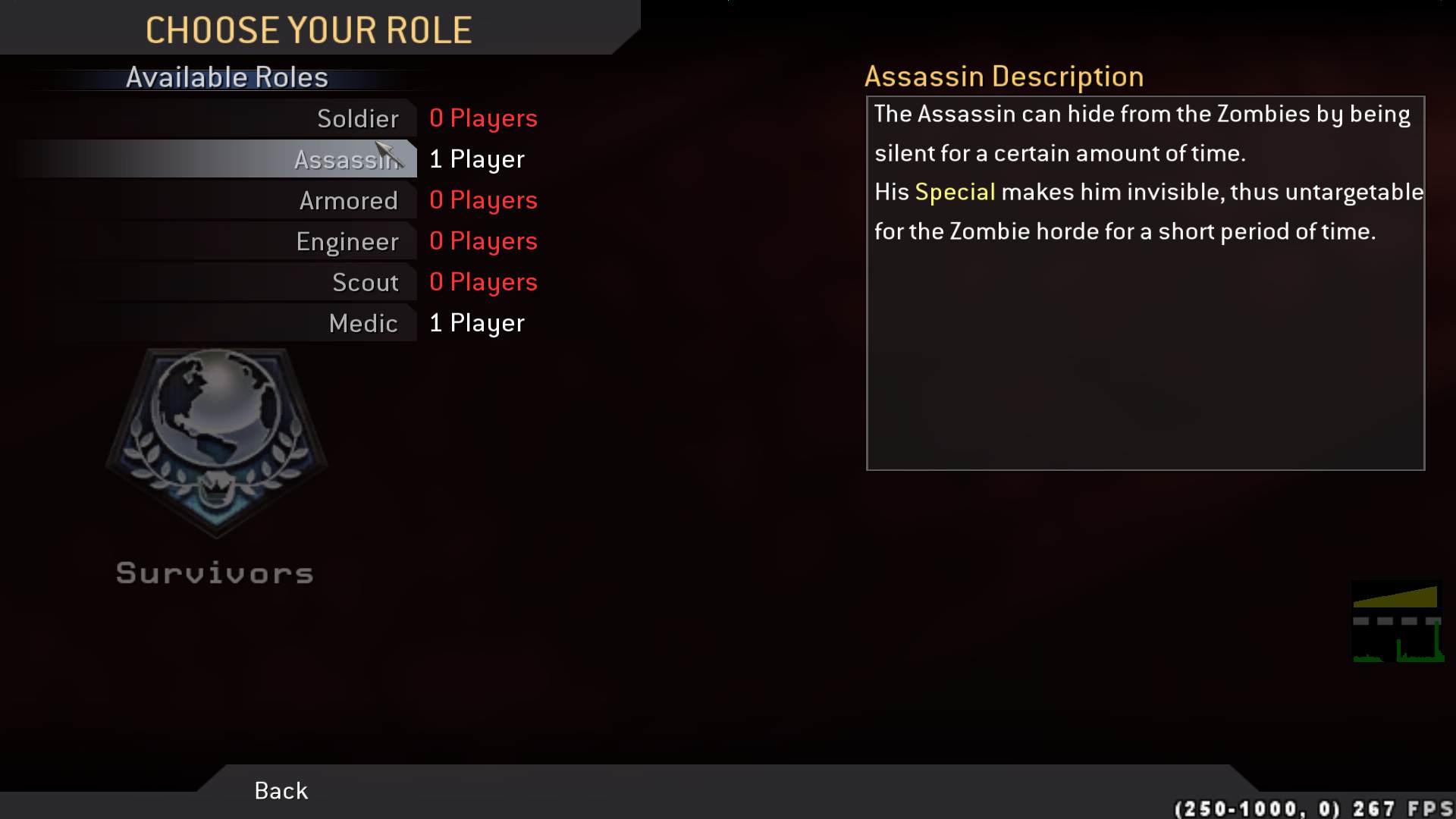Click the CHOOSE YOUR ROLE header tab
Image resolution: width=1456 pixels, height=819 pixels.
tap(309, 30)
